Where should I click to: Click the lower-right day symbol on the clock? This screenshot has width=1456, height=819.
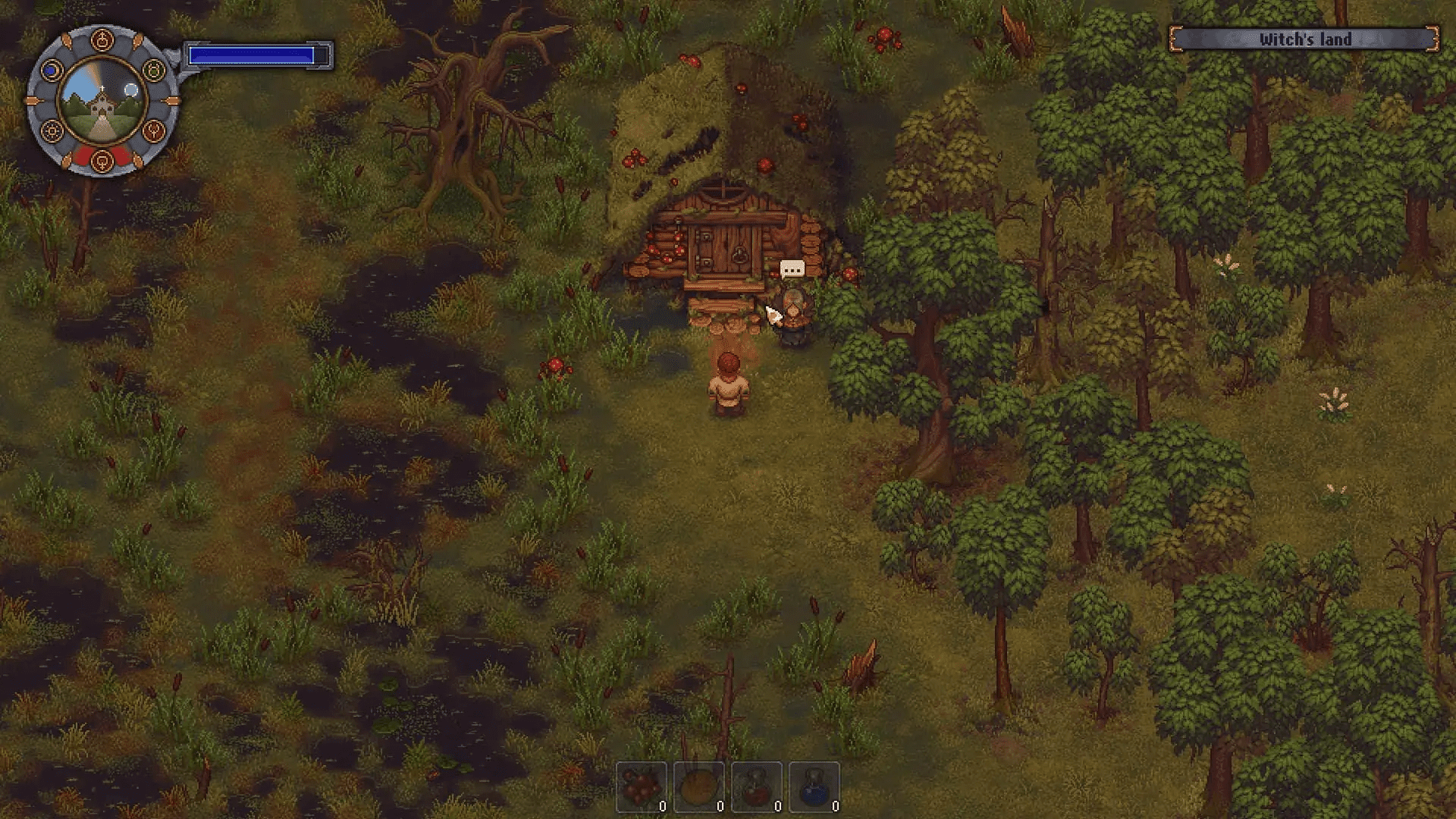coord(154,130)
